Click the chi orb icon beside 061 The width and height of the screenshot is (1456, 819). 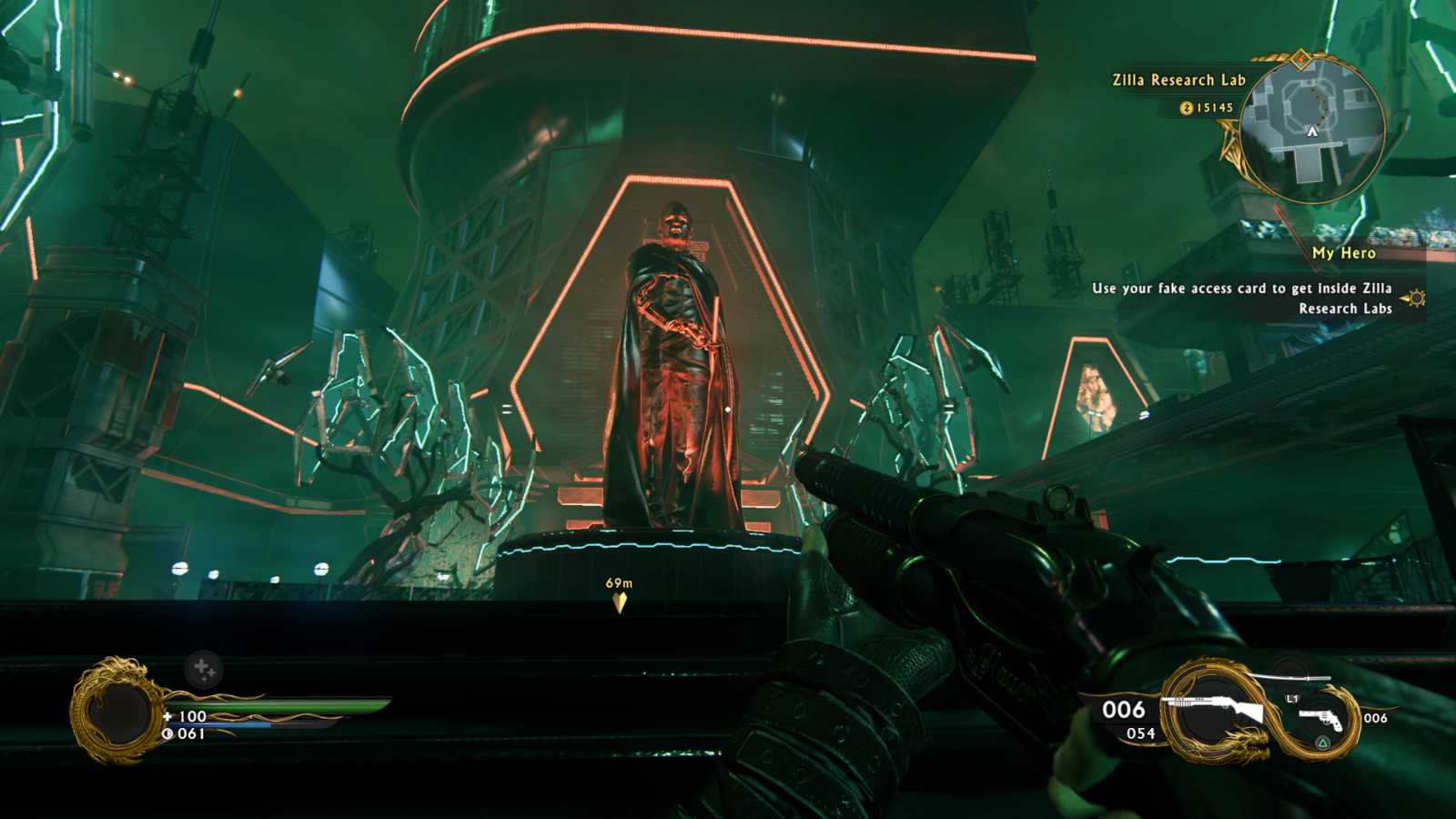click(x=166, y=733)
